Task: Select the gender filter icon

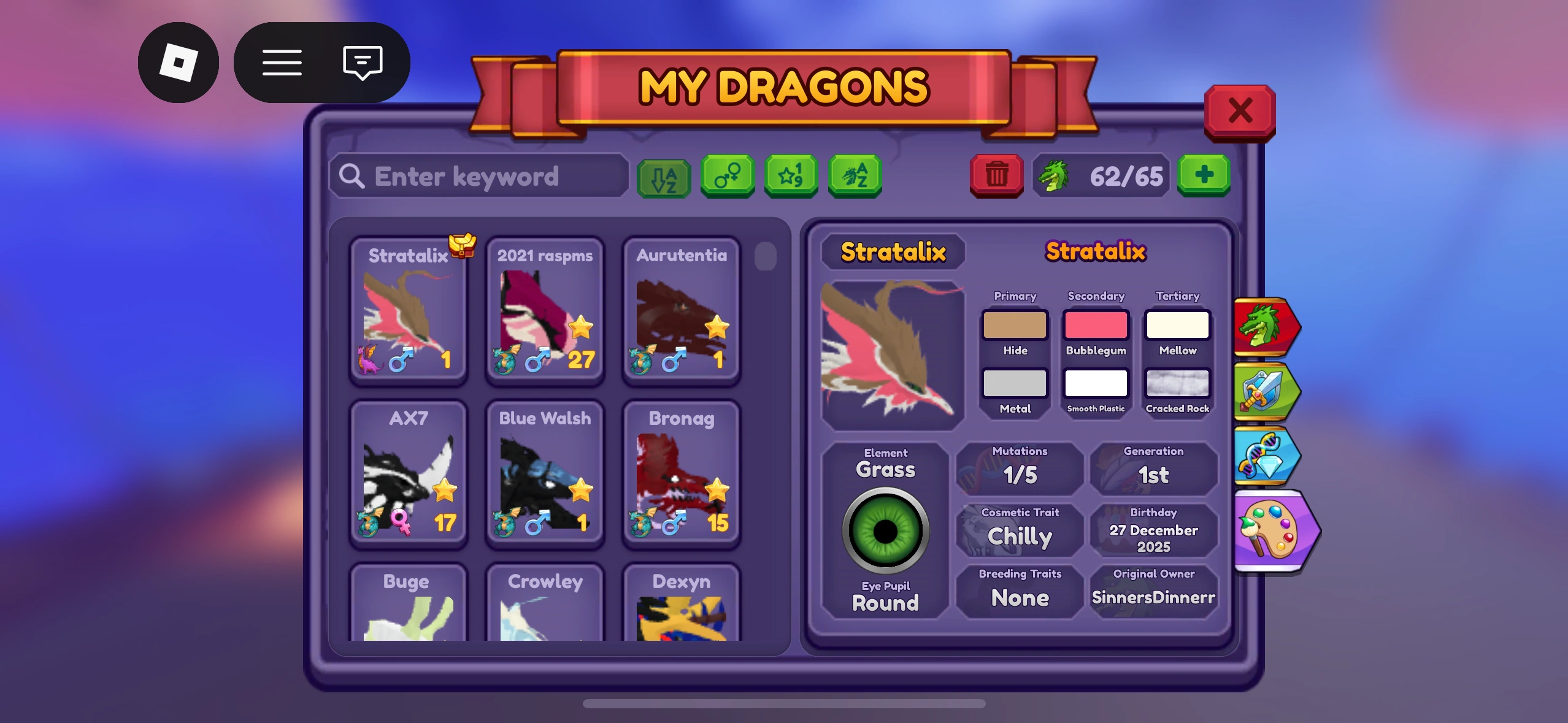Action: [728, 177]
